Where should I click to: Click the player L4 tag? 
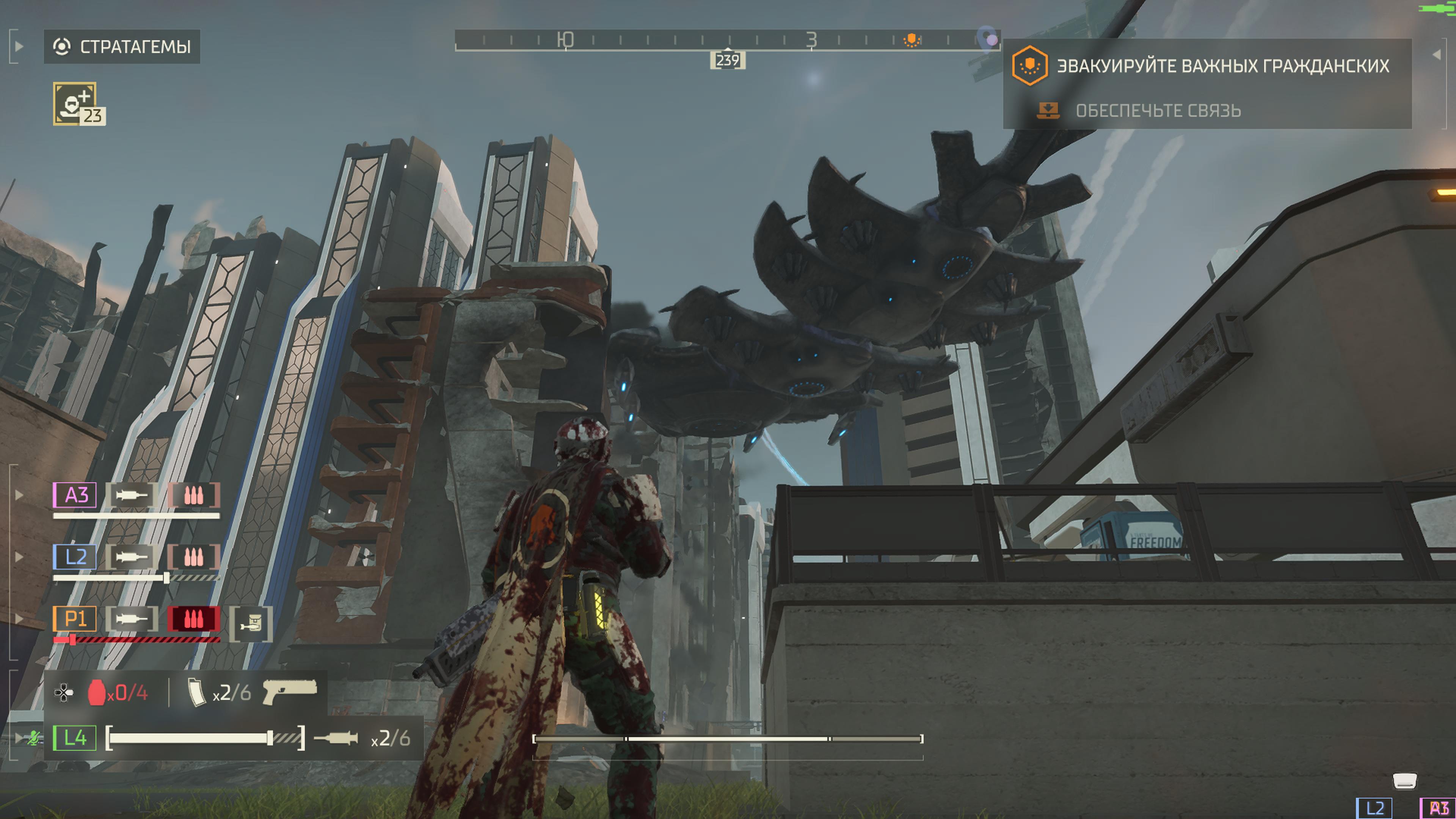coord(75,737)
